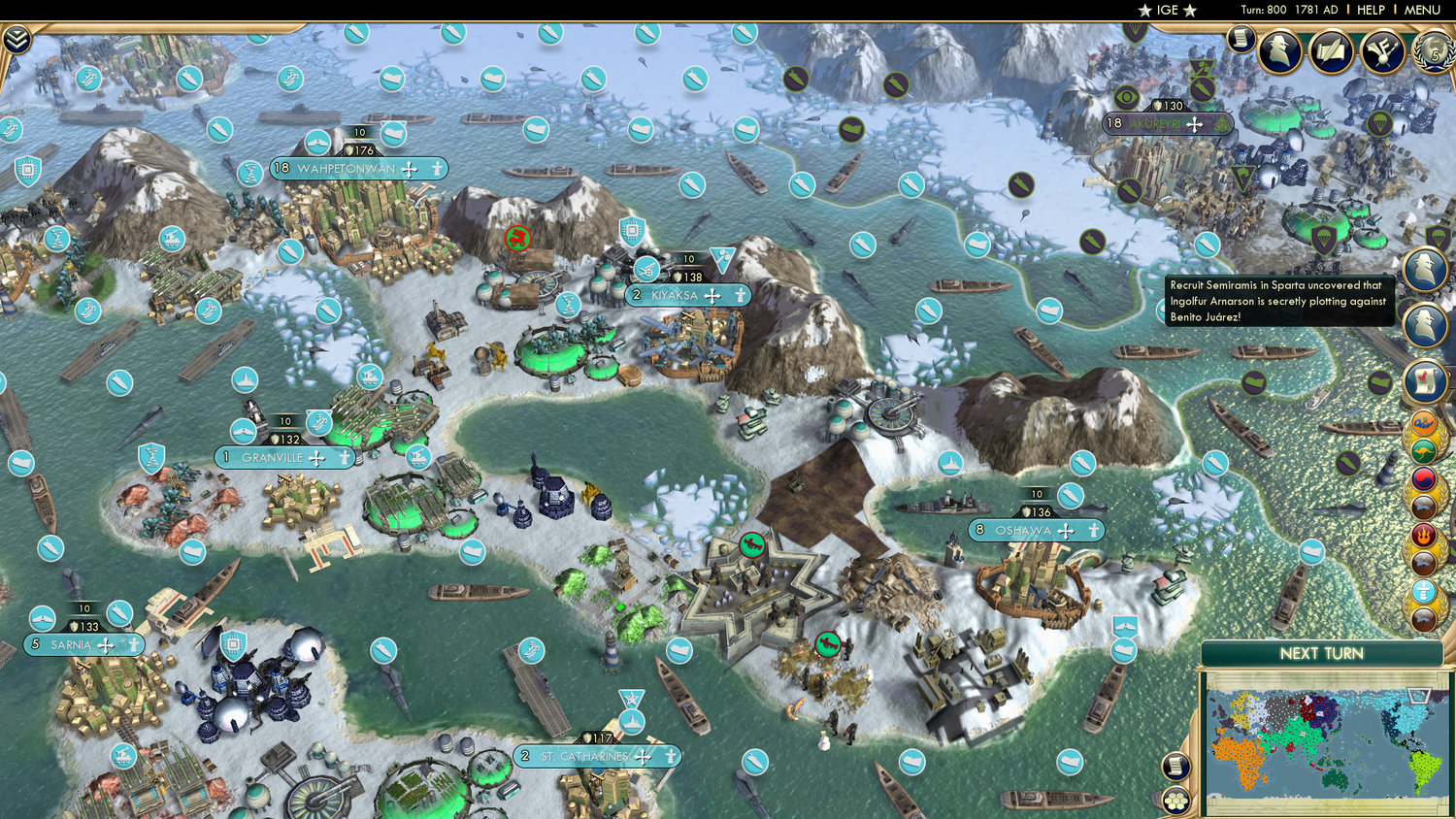Open the Diplomacy Overview scroll-and-quill icon

click(x=1331, y=50)
